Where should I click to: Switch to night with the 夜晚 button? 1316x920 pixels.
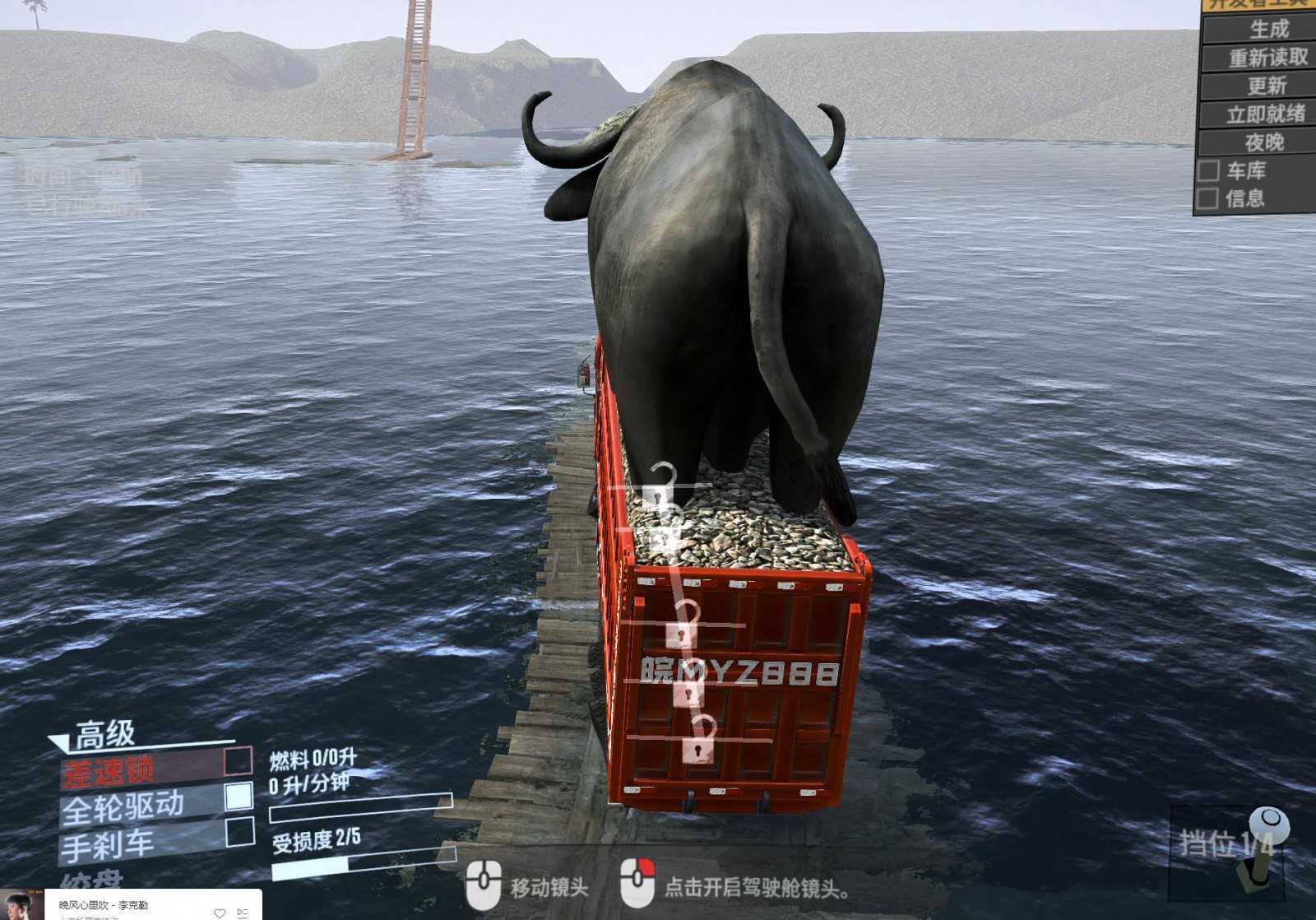click(1264, 142)
